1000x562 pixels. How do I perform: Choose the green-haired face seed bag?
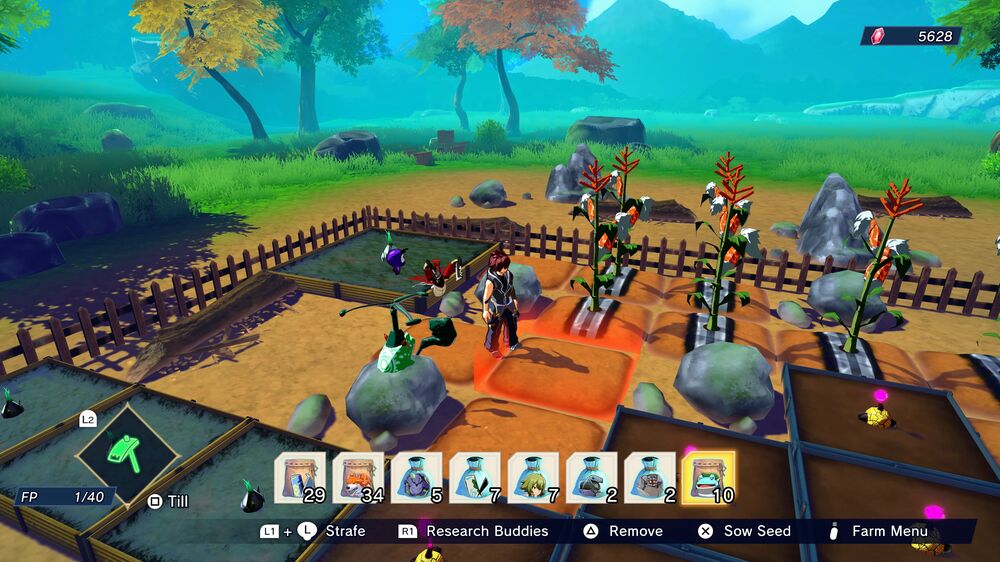[x=533, y=478]
